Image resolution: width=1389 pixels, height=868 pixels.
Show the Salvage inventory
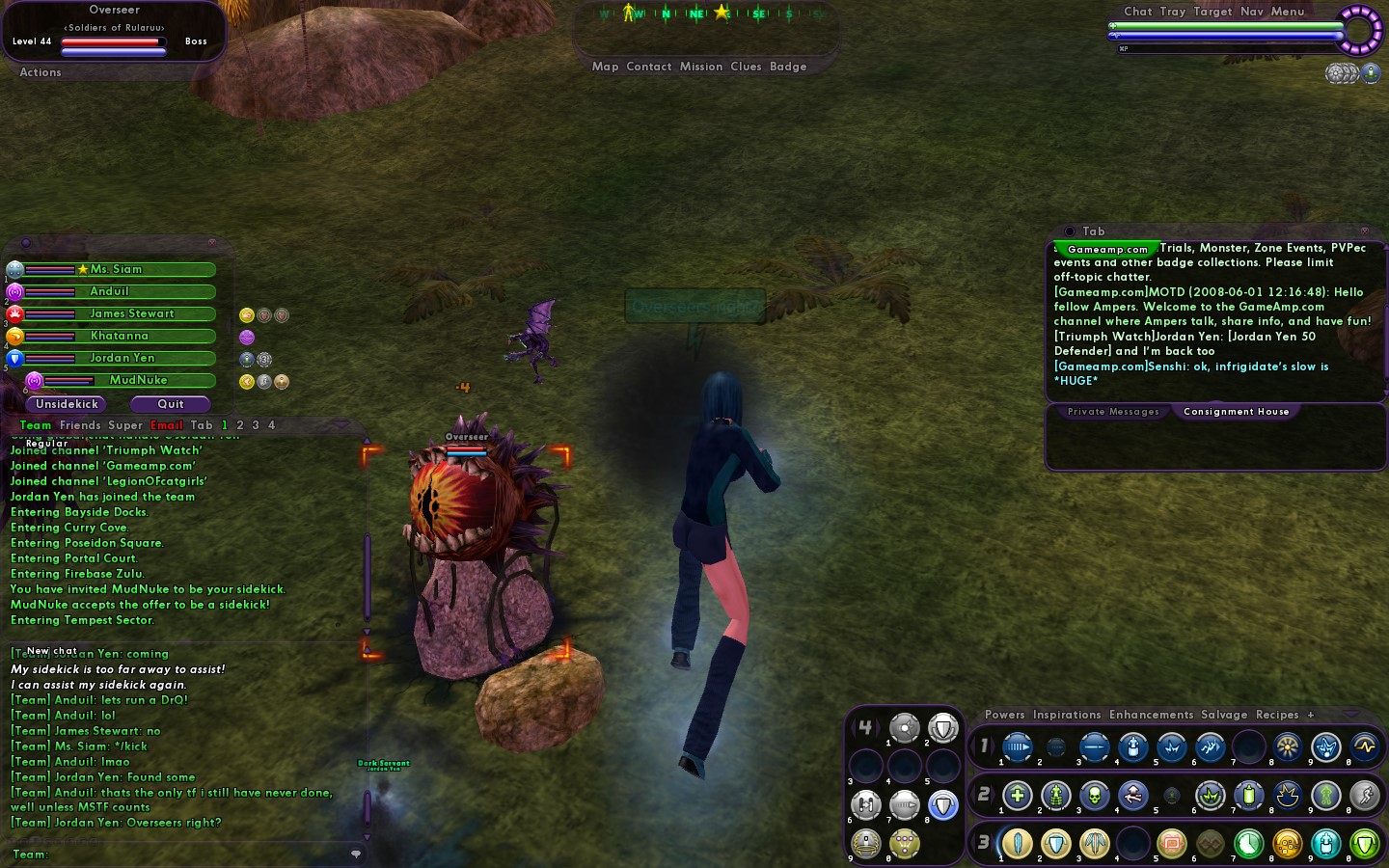coord(1224,715)
